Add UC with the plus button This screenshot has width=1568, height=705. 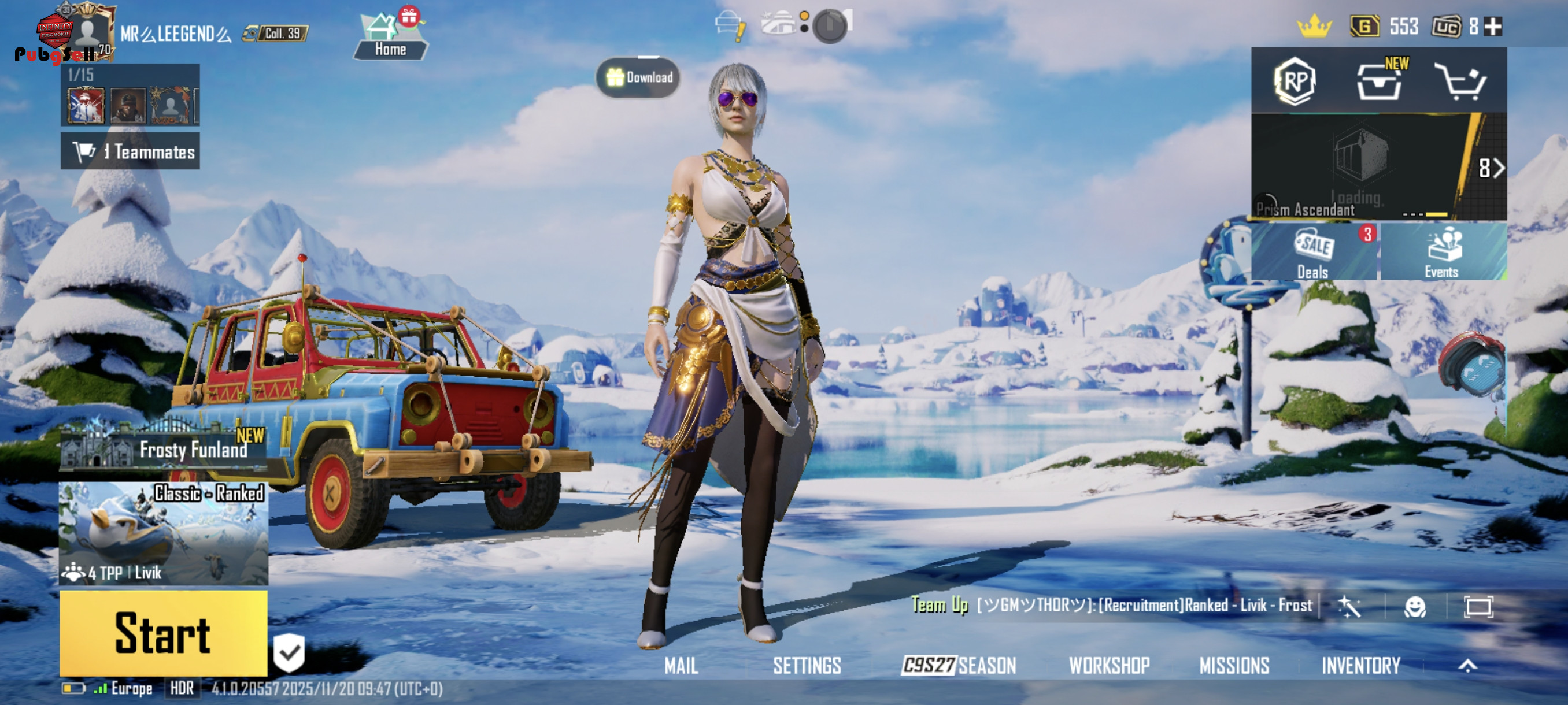click(1492, 27)
